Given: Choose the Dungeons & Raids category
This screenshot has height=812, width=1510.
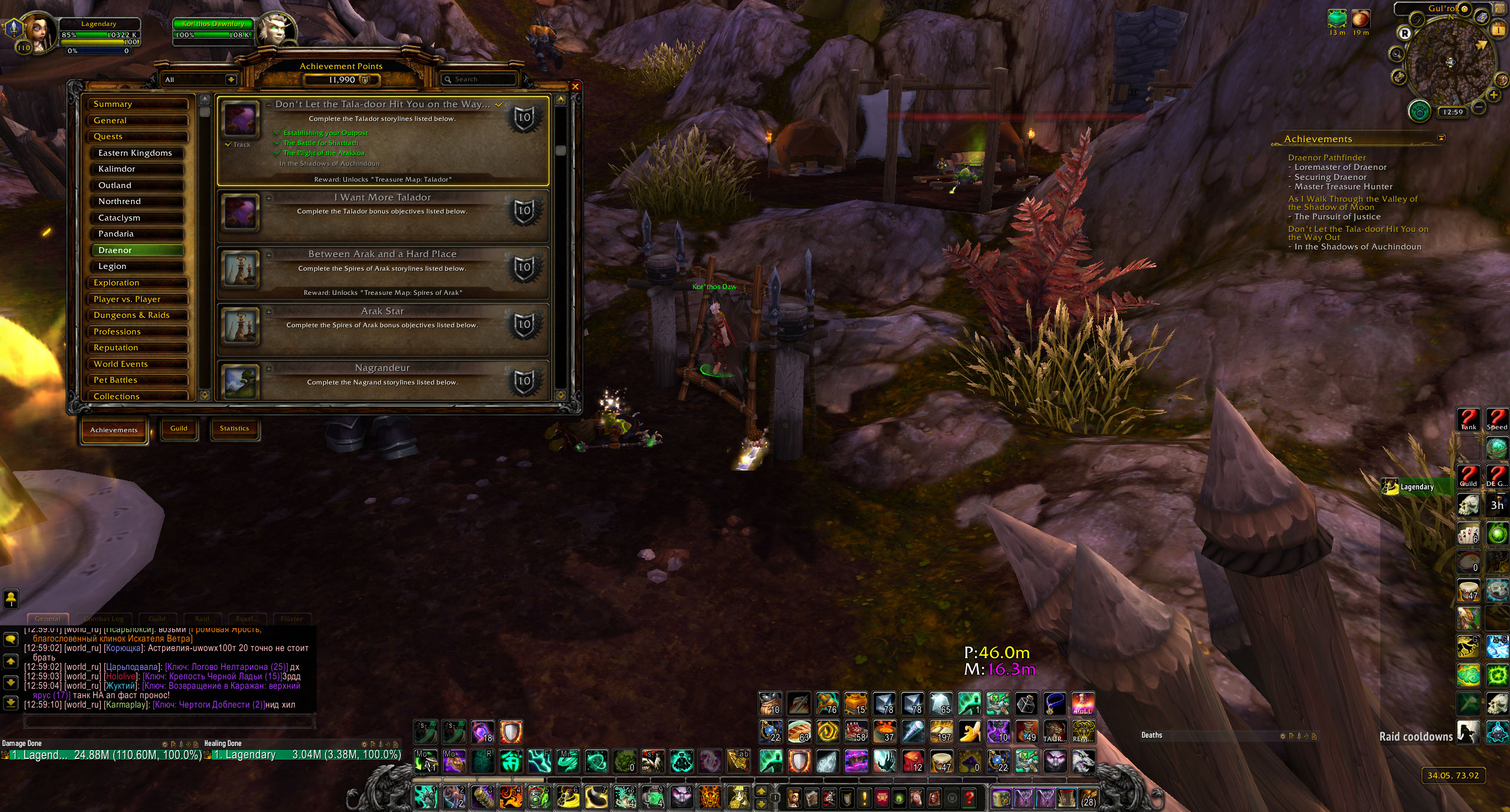Looking at the screenshot, I should tap(137, 315).
